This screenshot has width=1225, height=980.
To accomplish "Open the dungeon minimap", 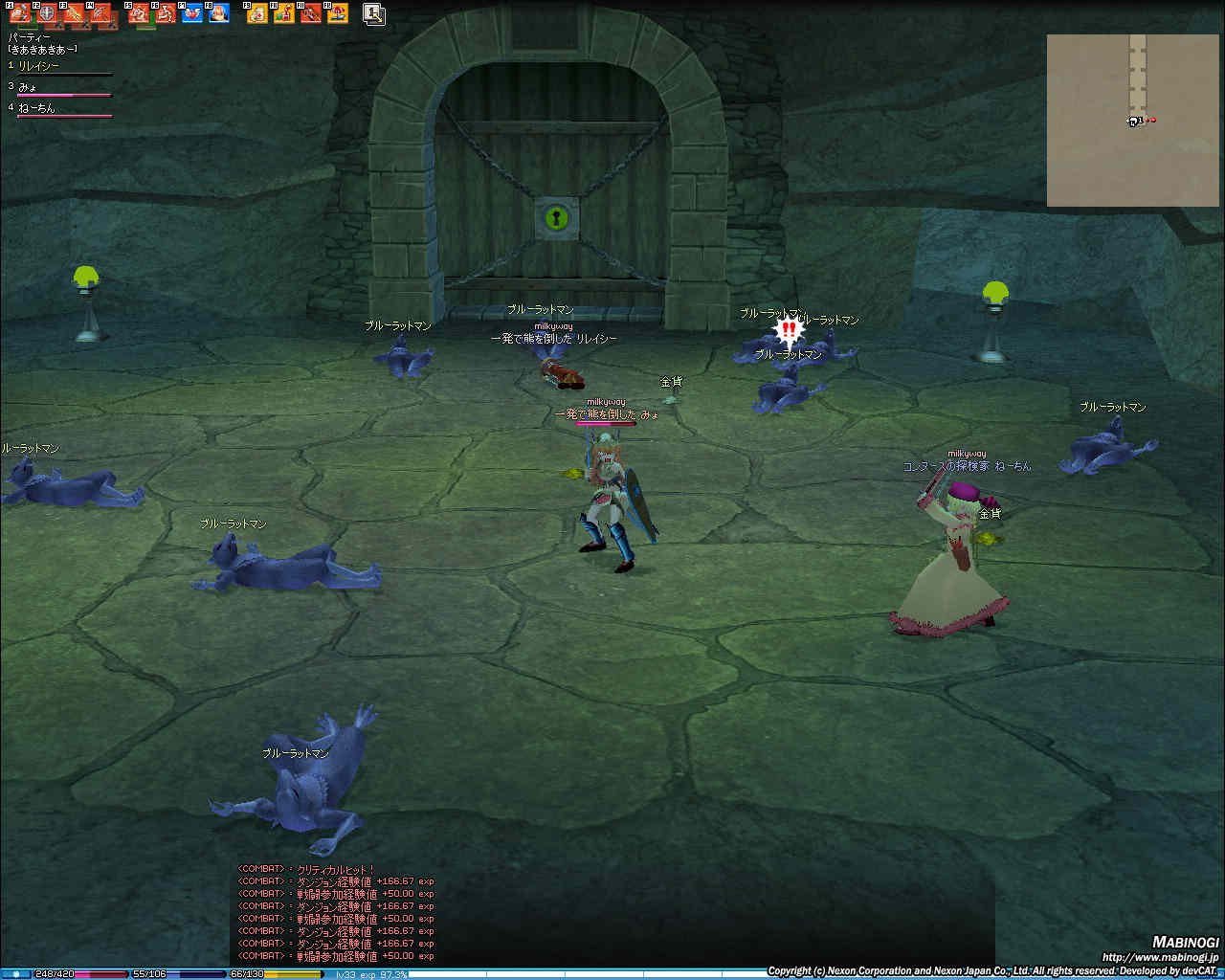I will 1134,121.
